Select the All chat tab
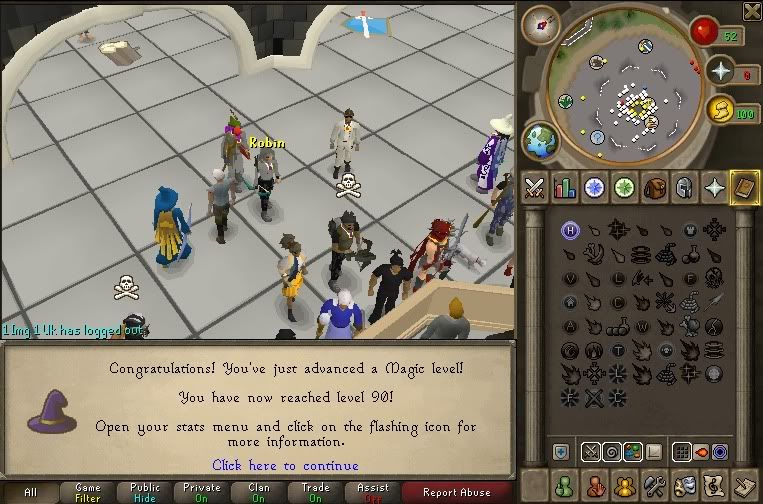The height and width of the screenshot is (504, 763). 31,492
